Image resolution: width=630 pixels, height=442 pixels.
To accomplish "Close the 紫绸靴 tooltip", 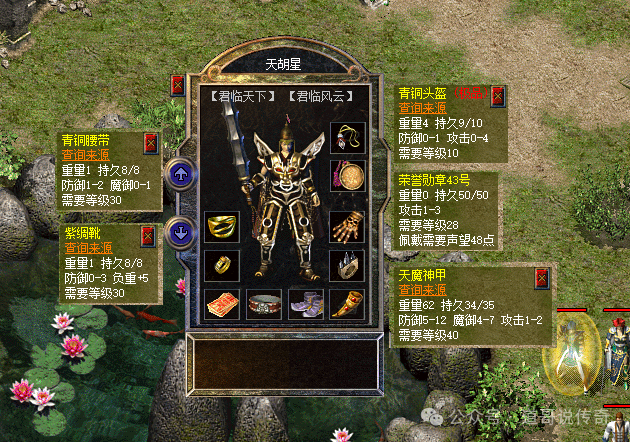I will click(x=148, y=236).
